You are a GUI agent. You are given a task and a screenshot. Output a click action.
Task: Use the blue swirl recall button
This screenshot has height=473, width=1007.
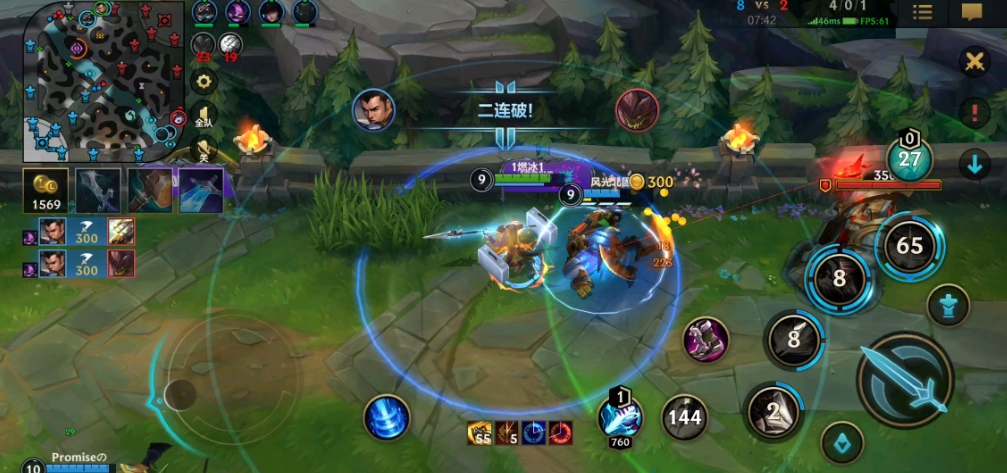[x=386, y=416]
